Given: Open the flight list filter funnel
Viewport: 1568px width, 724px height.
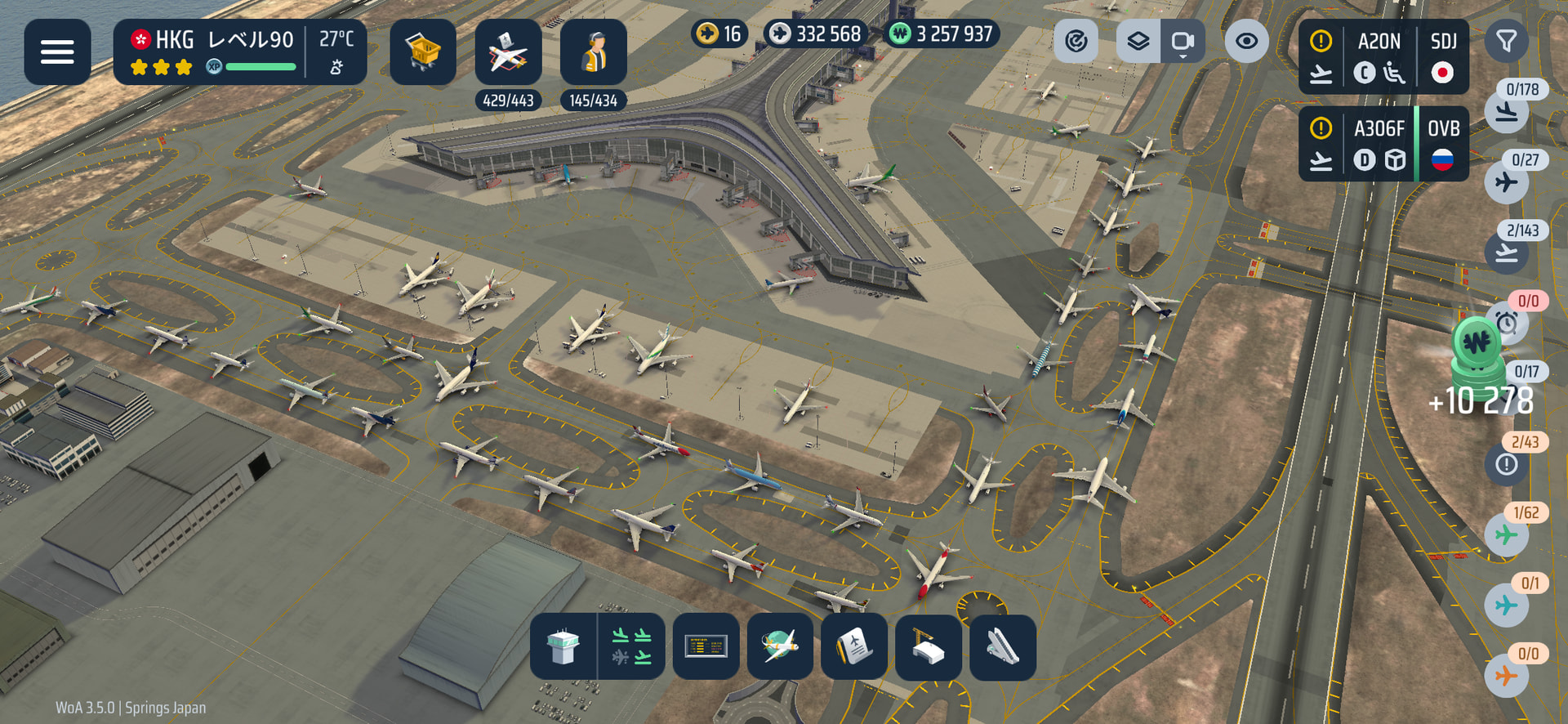Looking at the screenshot, I should [x=1506, y=41].
